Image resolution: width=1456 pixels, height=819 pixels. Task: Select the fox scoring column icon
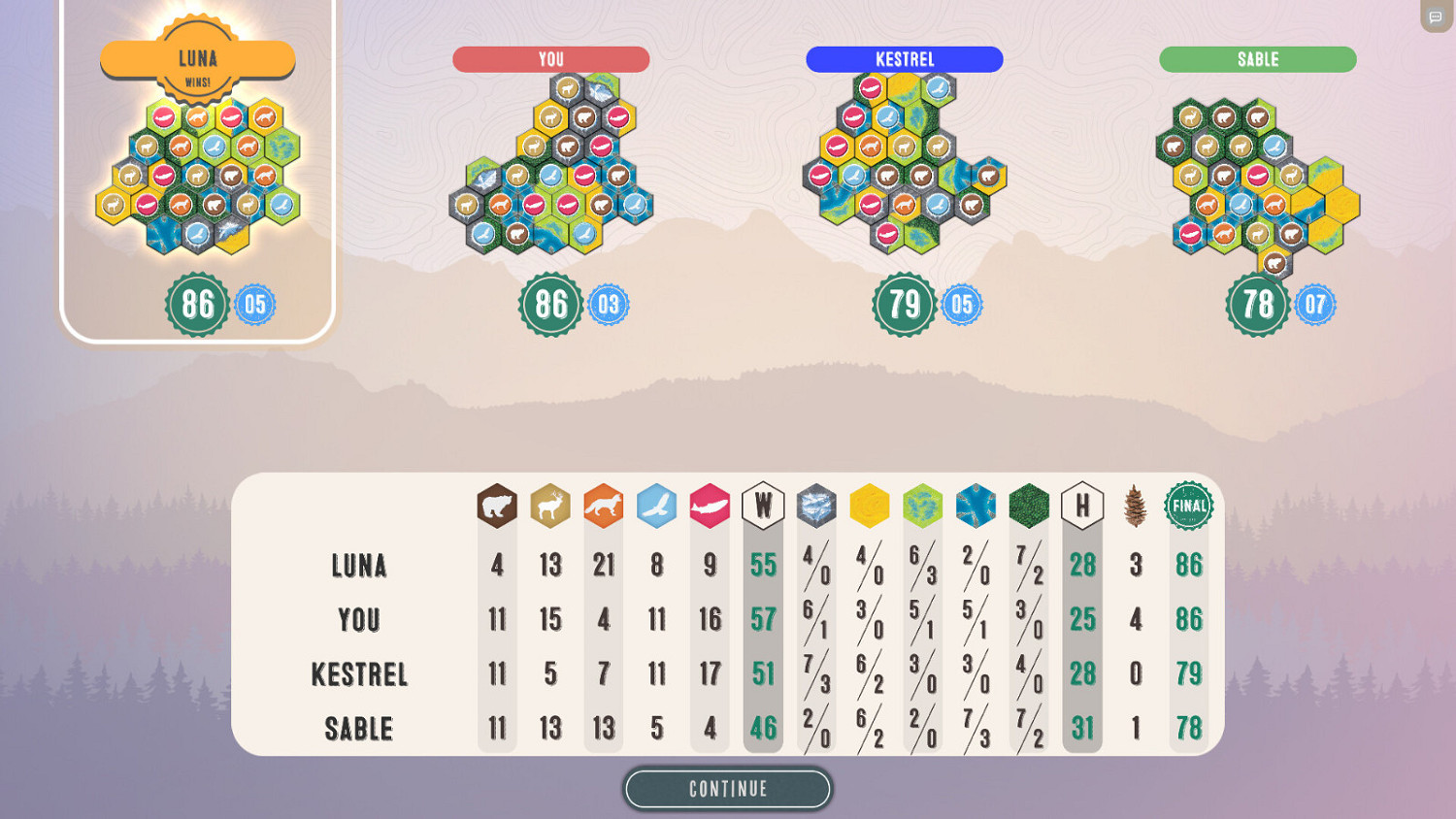click(604, 505)
